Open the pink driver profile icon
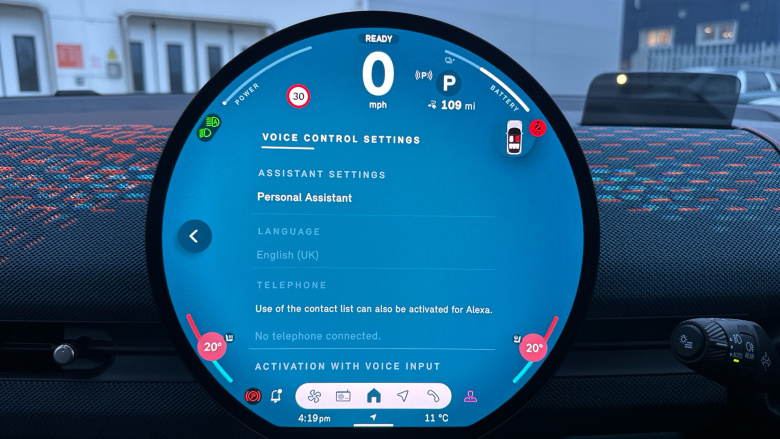Image resolution: width=780 pixels, height=439 pixels. [x=470, y=396]
